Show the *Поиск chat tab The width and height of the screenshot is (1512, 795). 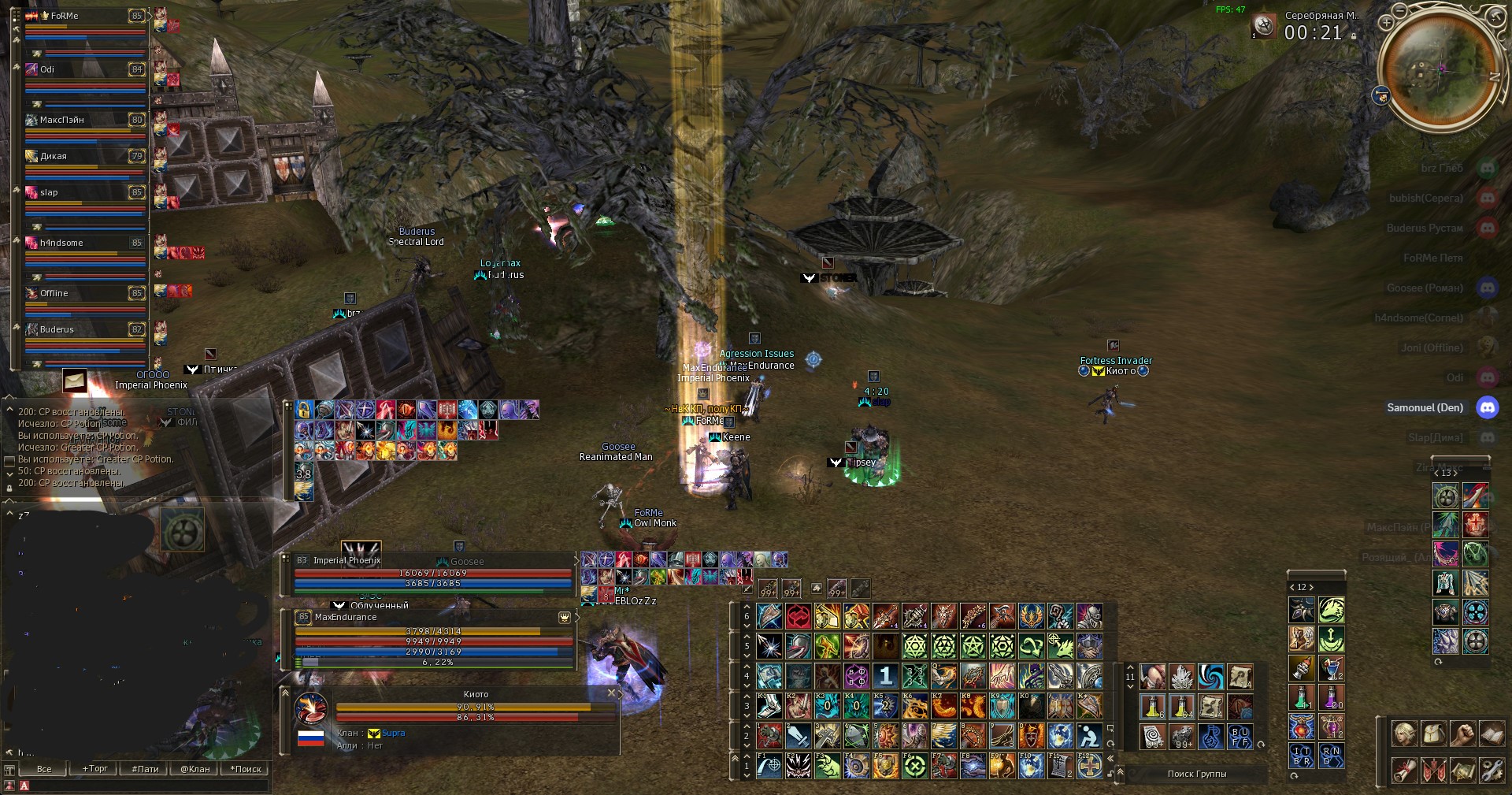(x=245, y=769)
